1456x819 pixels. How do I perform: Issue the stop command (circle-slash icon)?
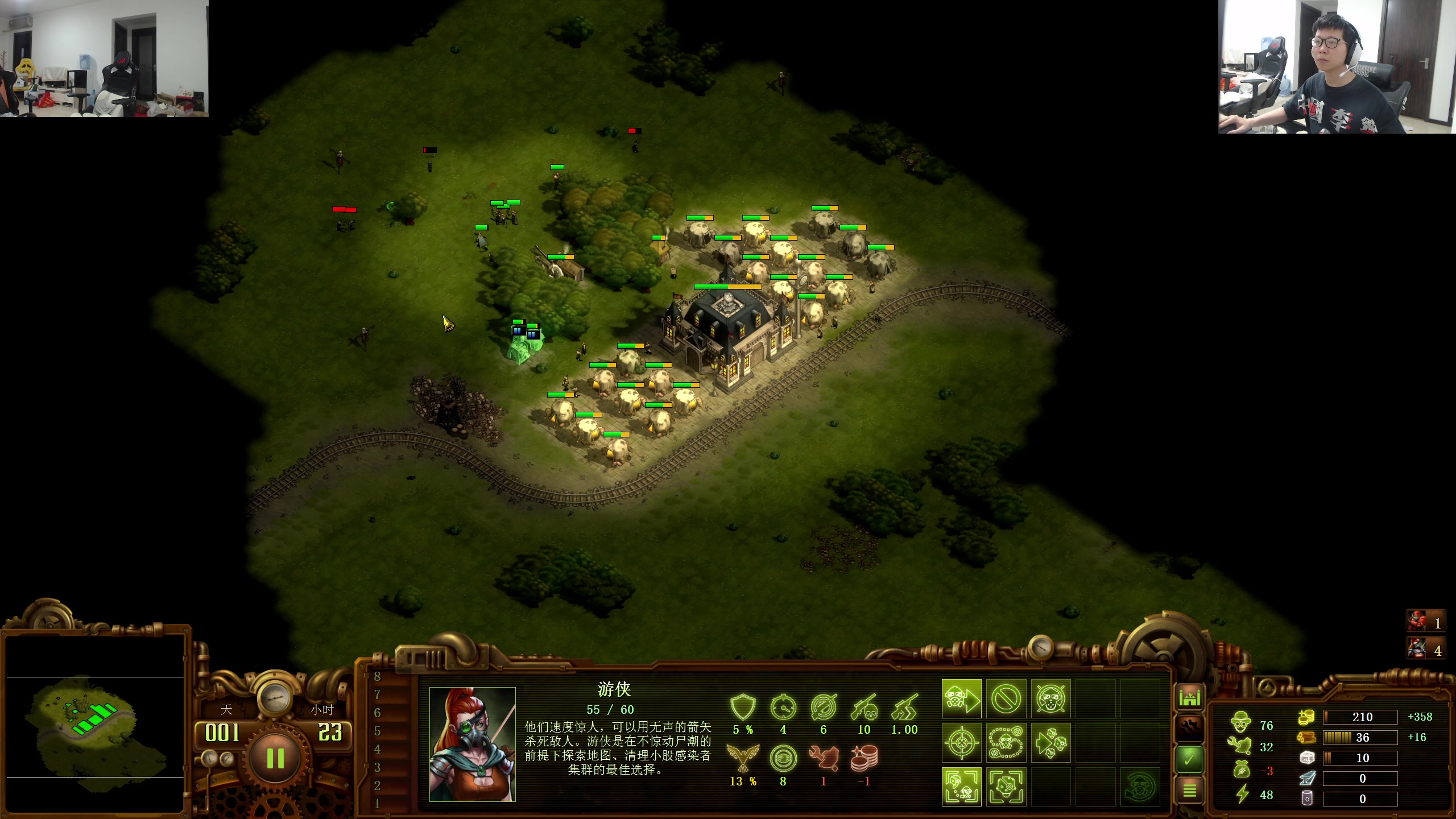click(1006, 698)
